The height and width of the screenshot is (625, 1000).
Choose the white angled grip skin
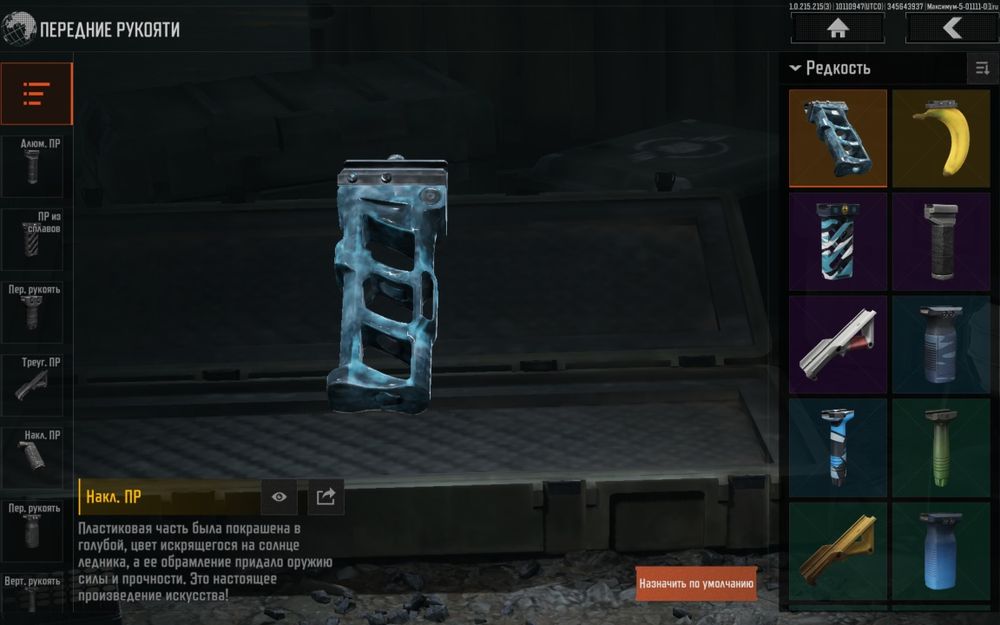click(x=838, y=345)
